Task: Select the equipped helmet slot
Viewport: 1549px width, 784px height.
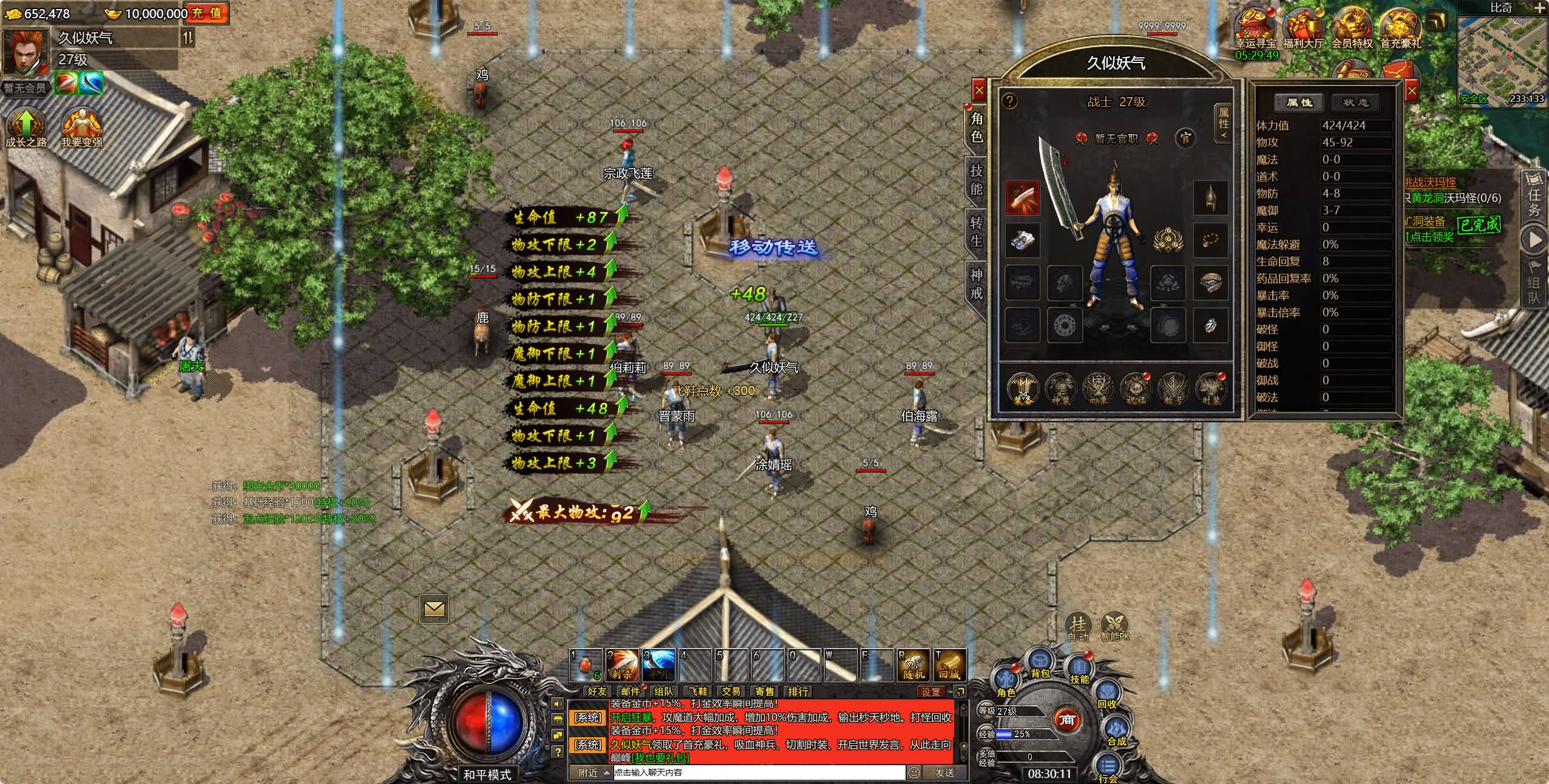Action: [1210, 198]
